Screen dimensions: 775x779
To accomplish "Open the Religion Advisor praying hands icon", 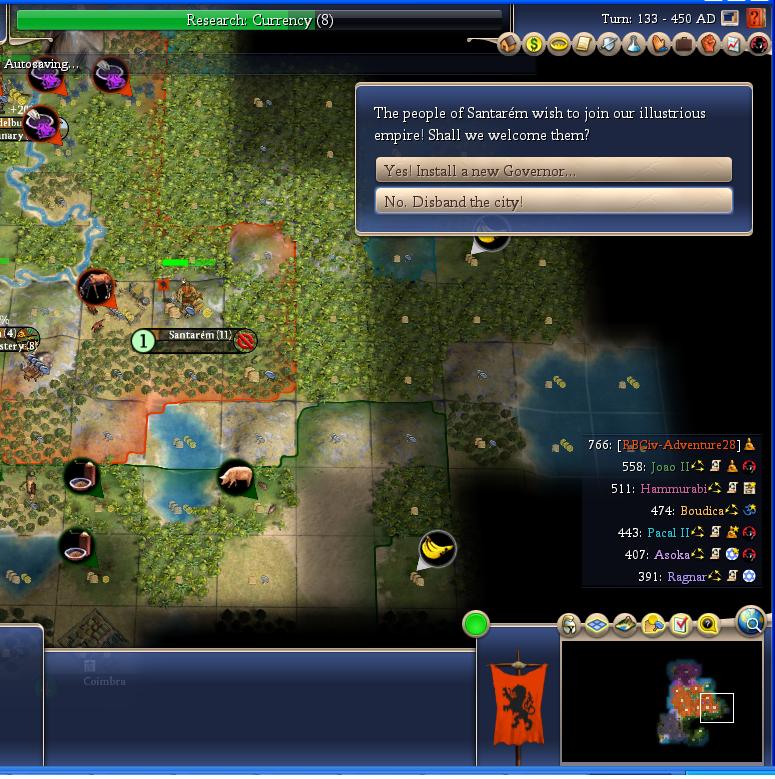I will click(659, 44).
